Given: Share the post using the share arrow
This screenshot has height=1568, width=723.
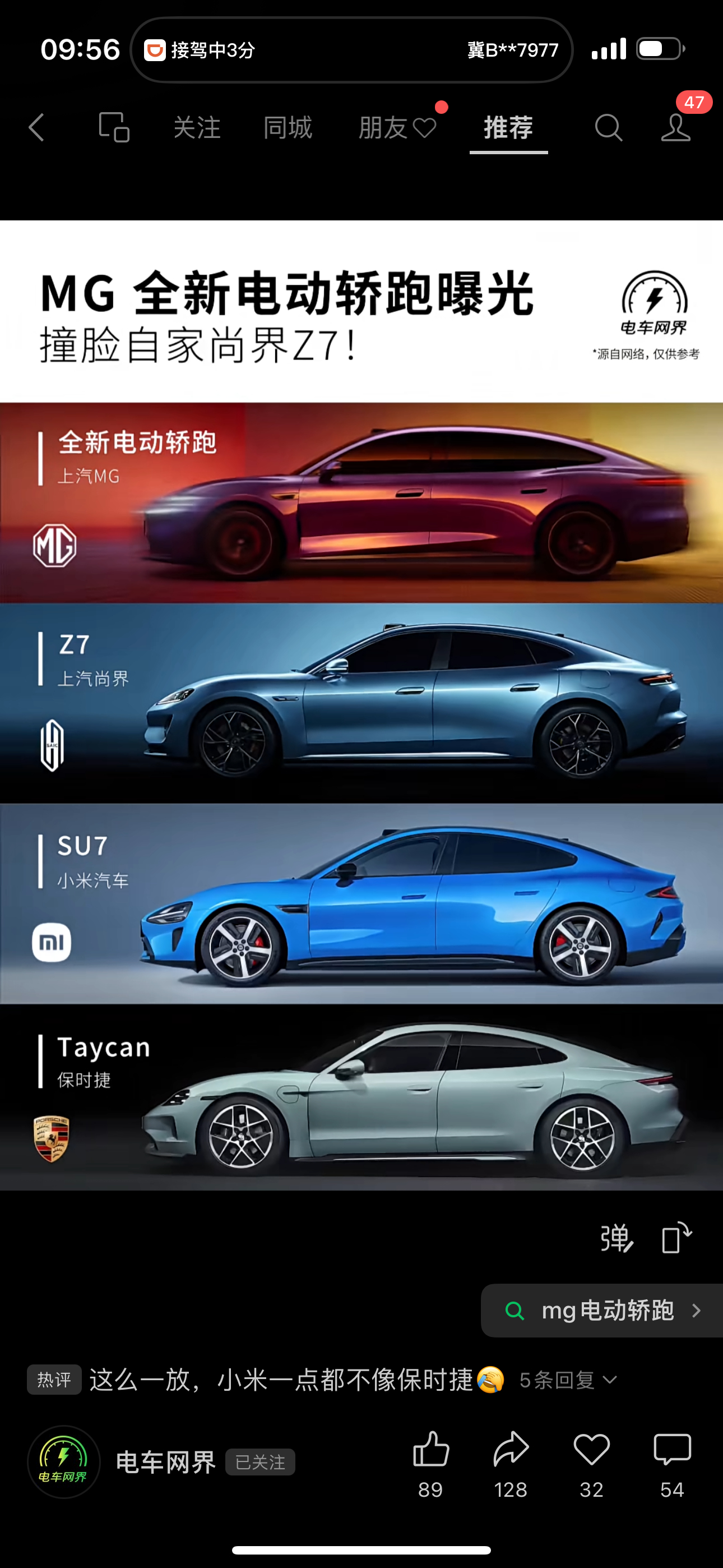Looking at the screenshot, I should pos(511,1447).
